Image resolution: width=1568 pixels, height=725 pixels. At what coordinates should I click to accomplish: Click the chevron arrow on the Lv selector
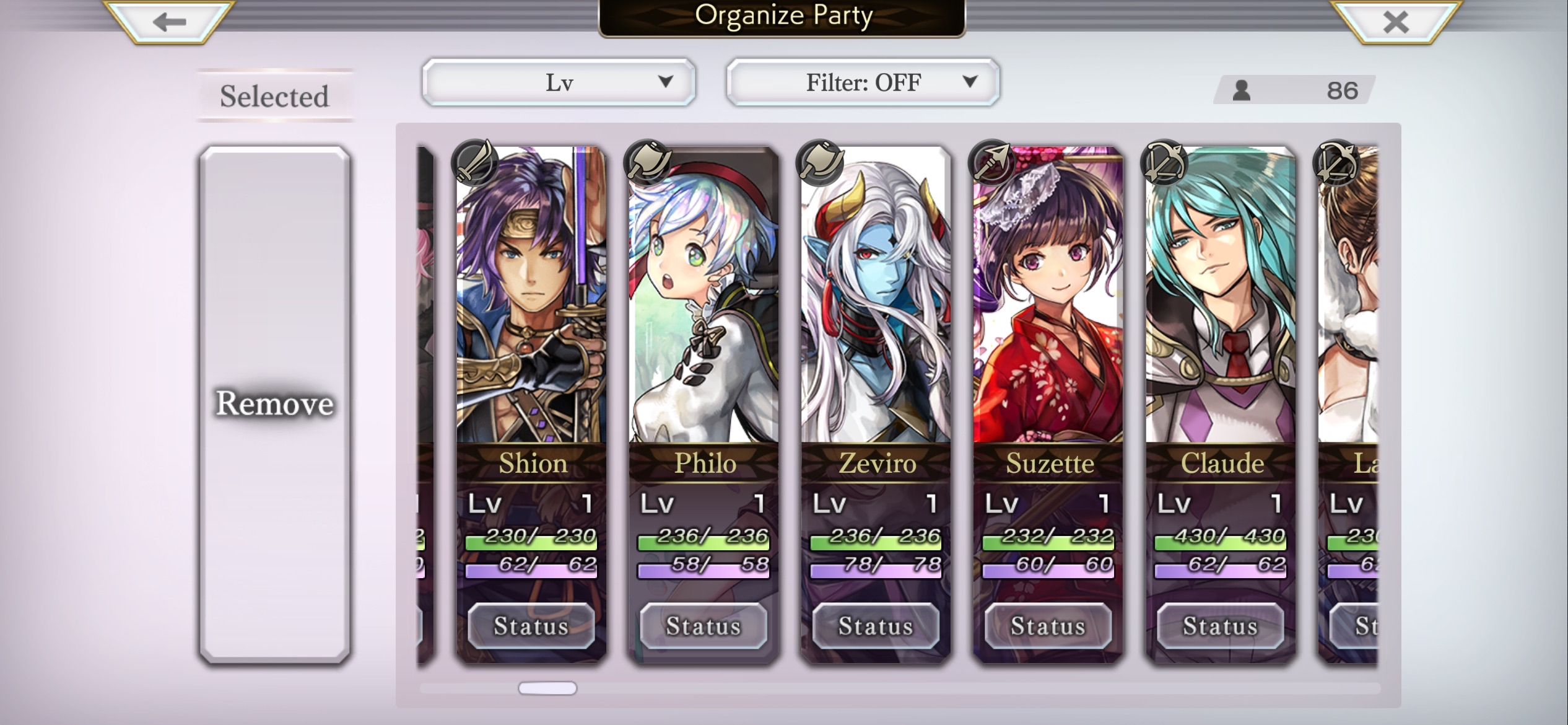(666, 80)
